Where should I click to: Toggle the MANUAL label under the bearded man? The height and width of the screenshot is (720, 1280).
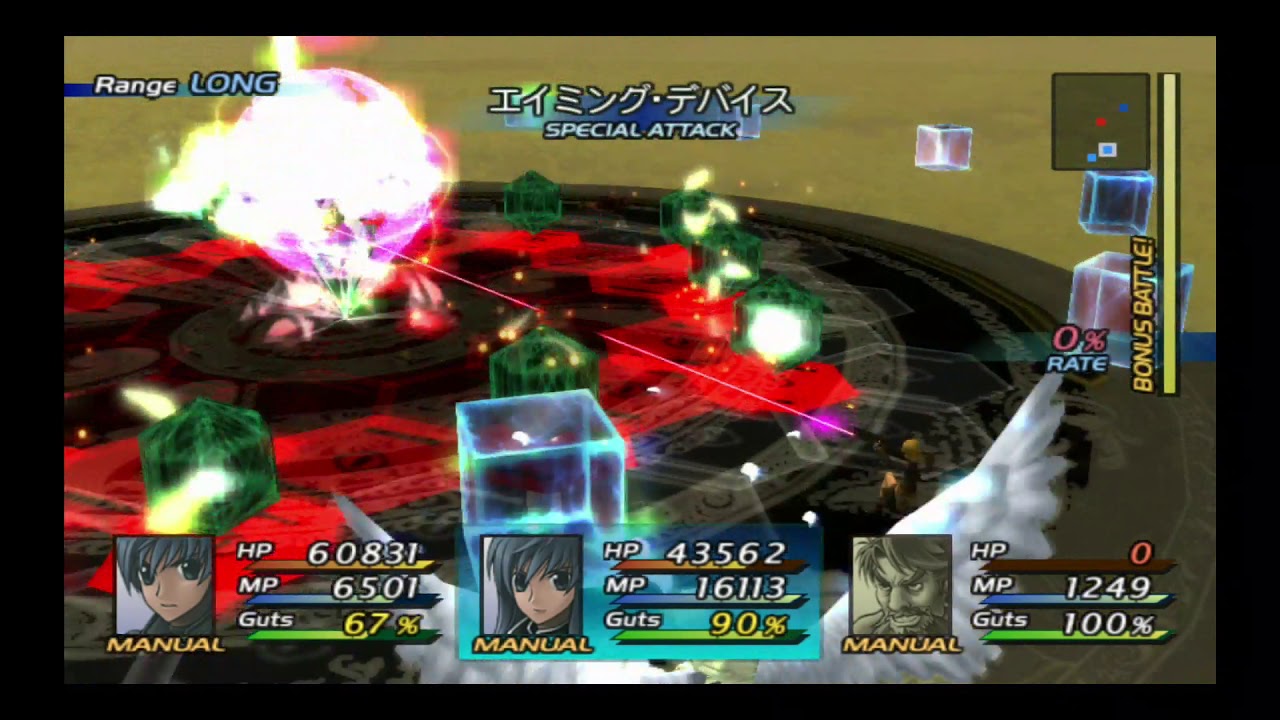pos(901,645)
